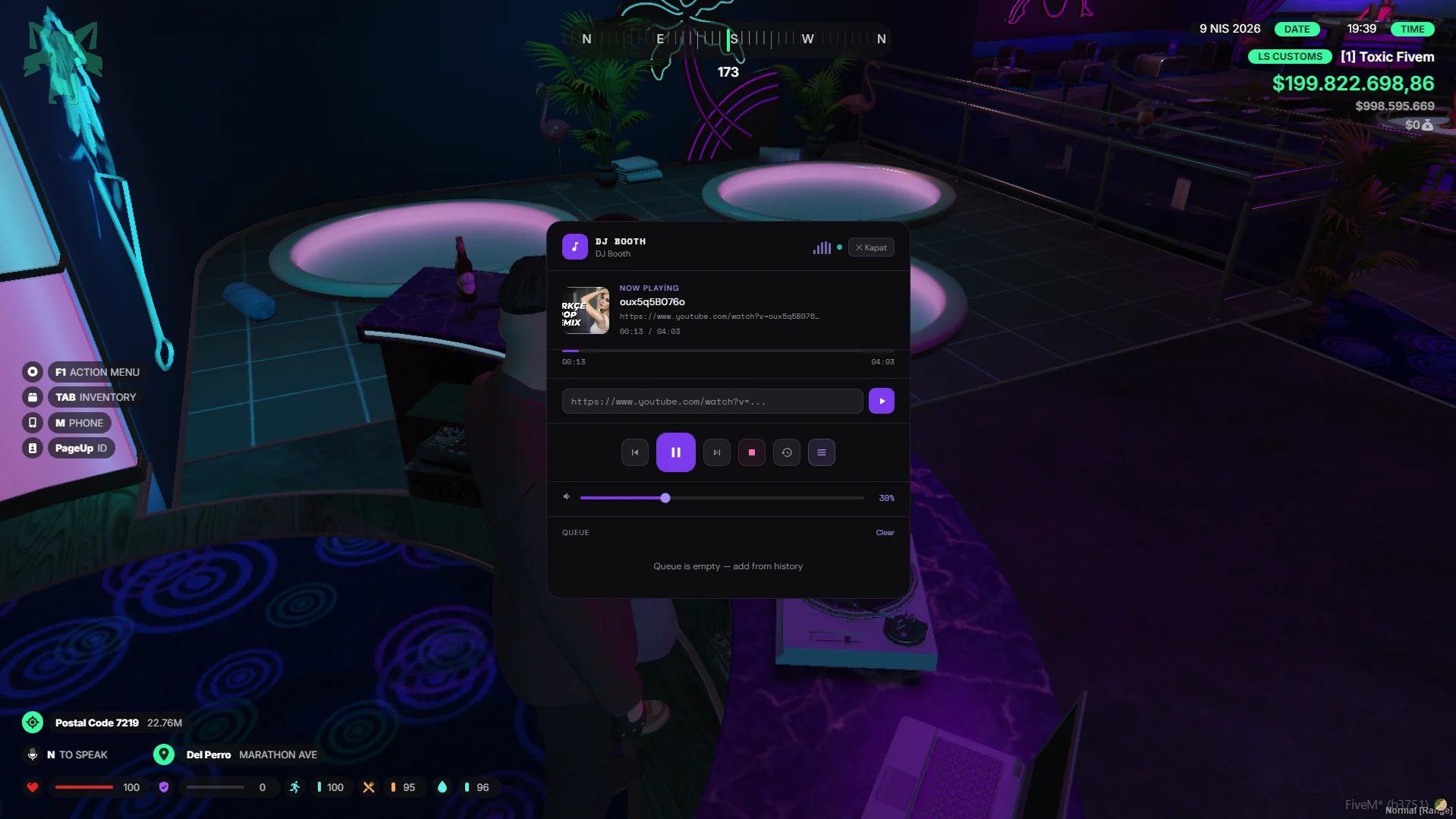
Task: Skip to the previous track
Action: point(635,452)
